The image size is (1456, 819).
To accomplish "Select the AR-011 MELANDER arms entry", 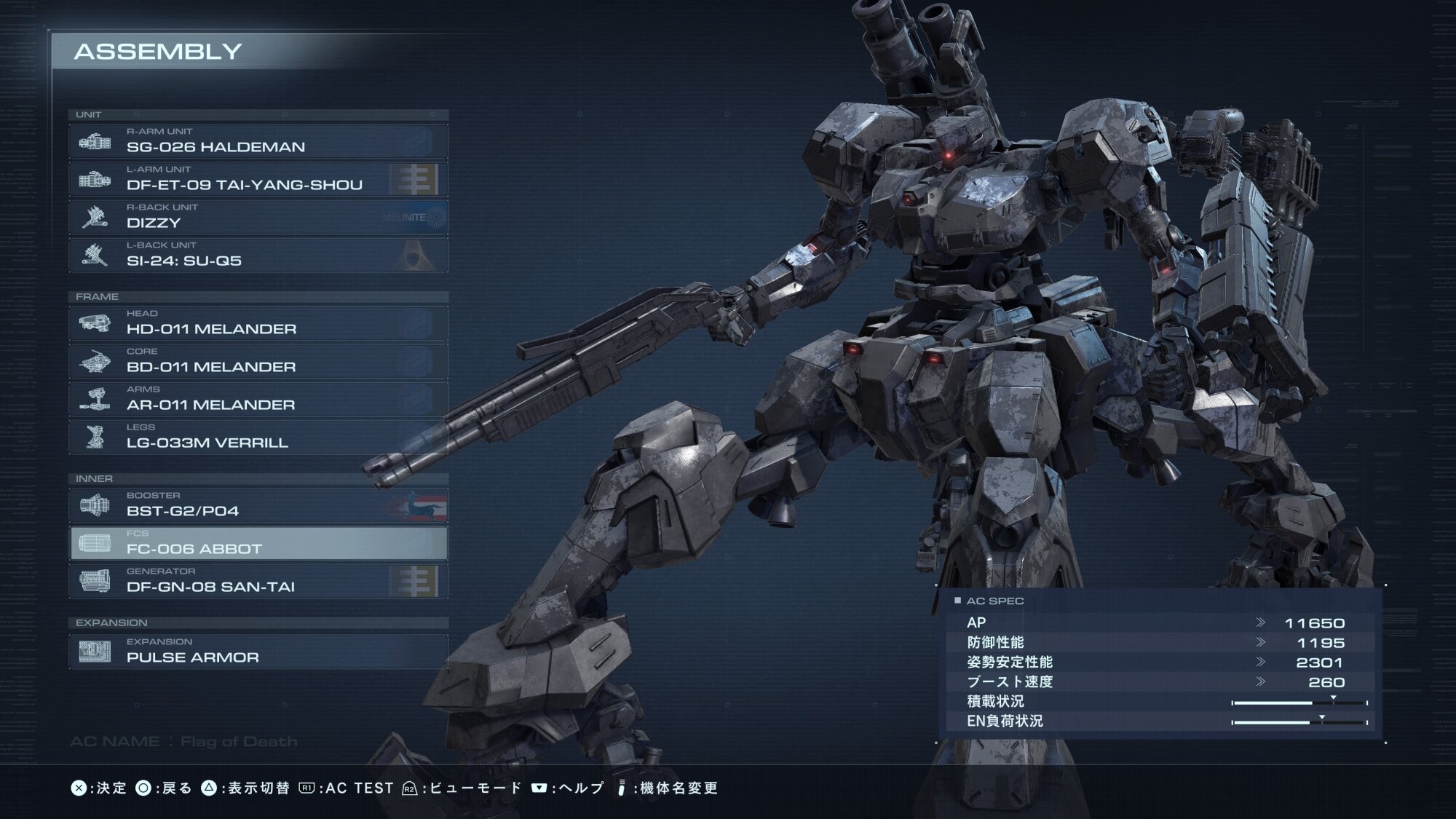I will [x=258, y=399].
